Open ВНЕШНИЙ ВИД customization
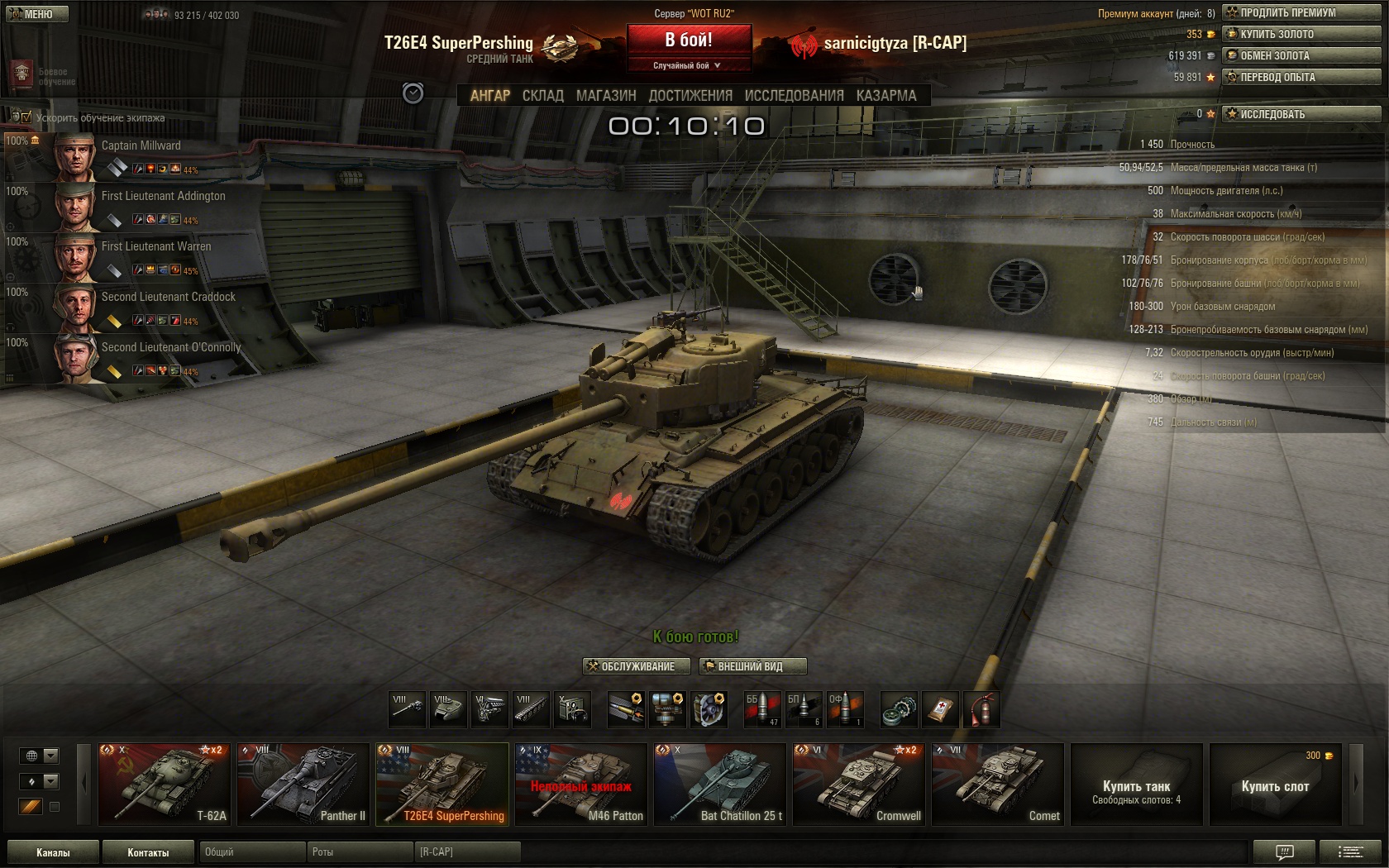The image size is (1389, 868). pos(752,666)
